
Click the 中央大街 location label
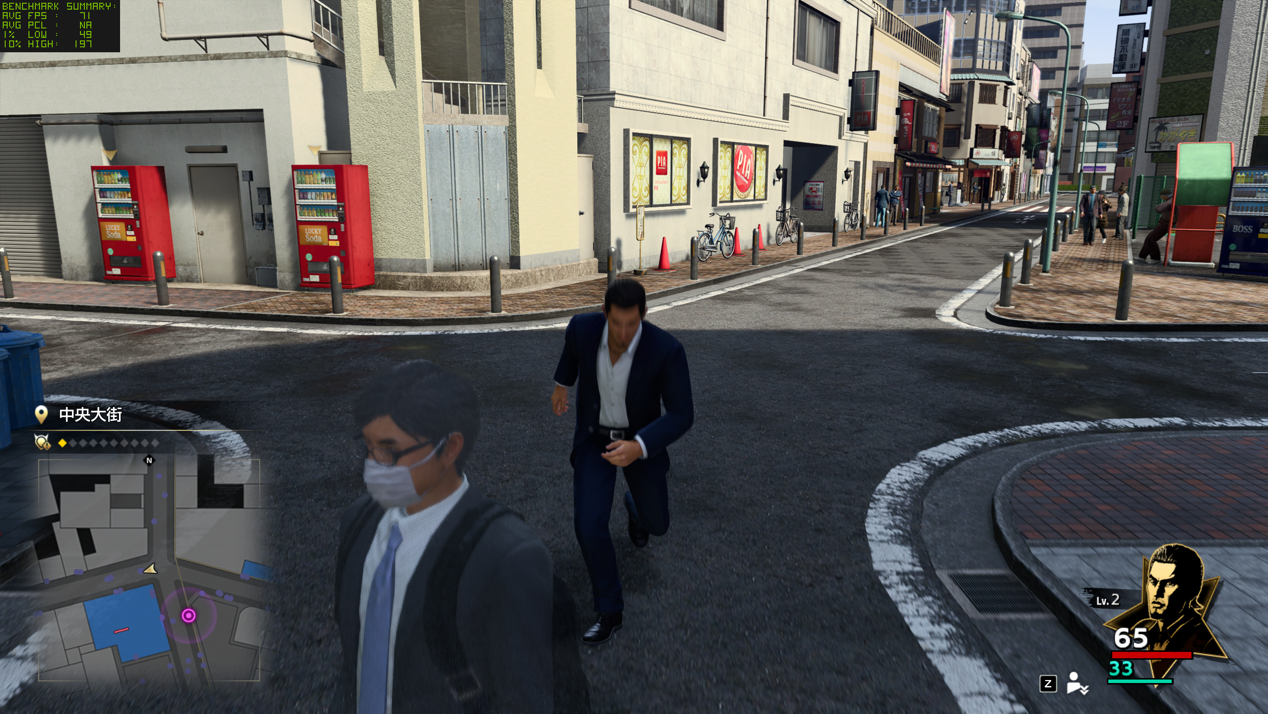[x=90, y=414]
